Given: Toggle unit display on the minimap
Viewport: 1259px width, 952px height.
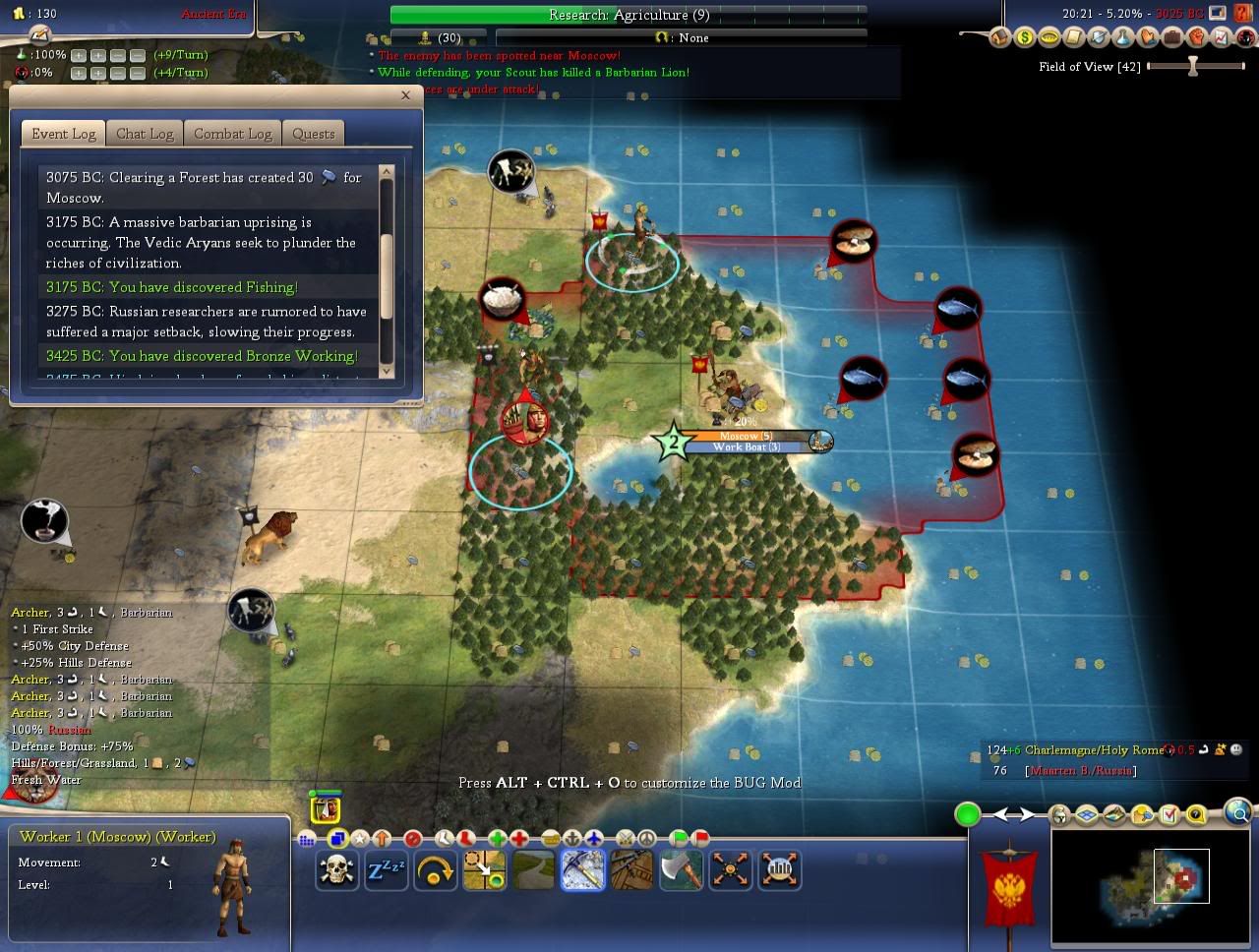Looking at the screenshot, I should (x=1058, y=814).
